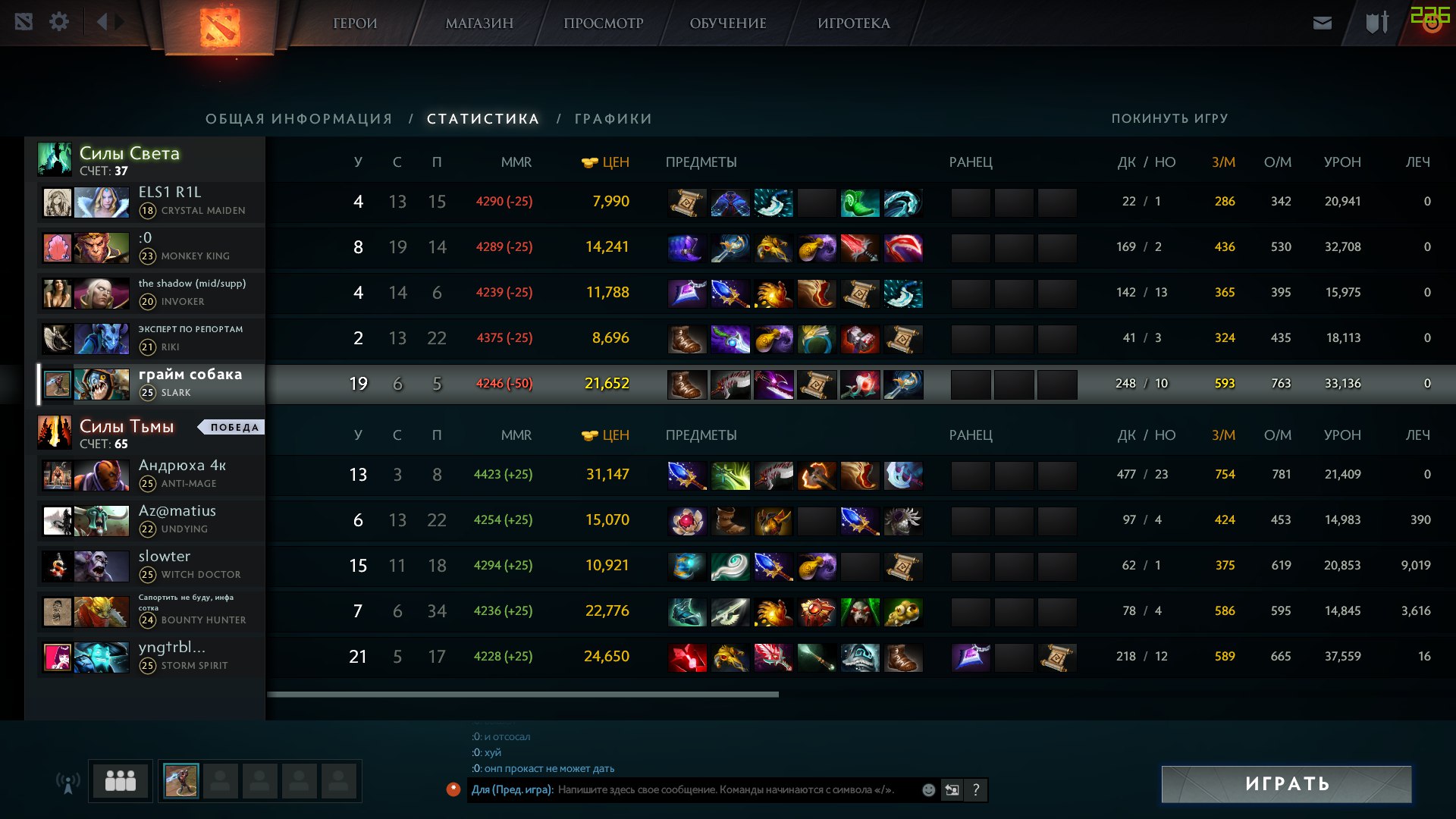The image size is (1456, 819).
Task: Open the mail envelope icon
Action: [x=1323, y=23]
